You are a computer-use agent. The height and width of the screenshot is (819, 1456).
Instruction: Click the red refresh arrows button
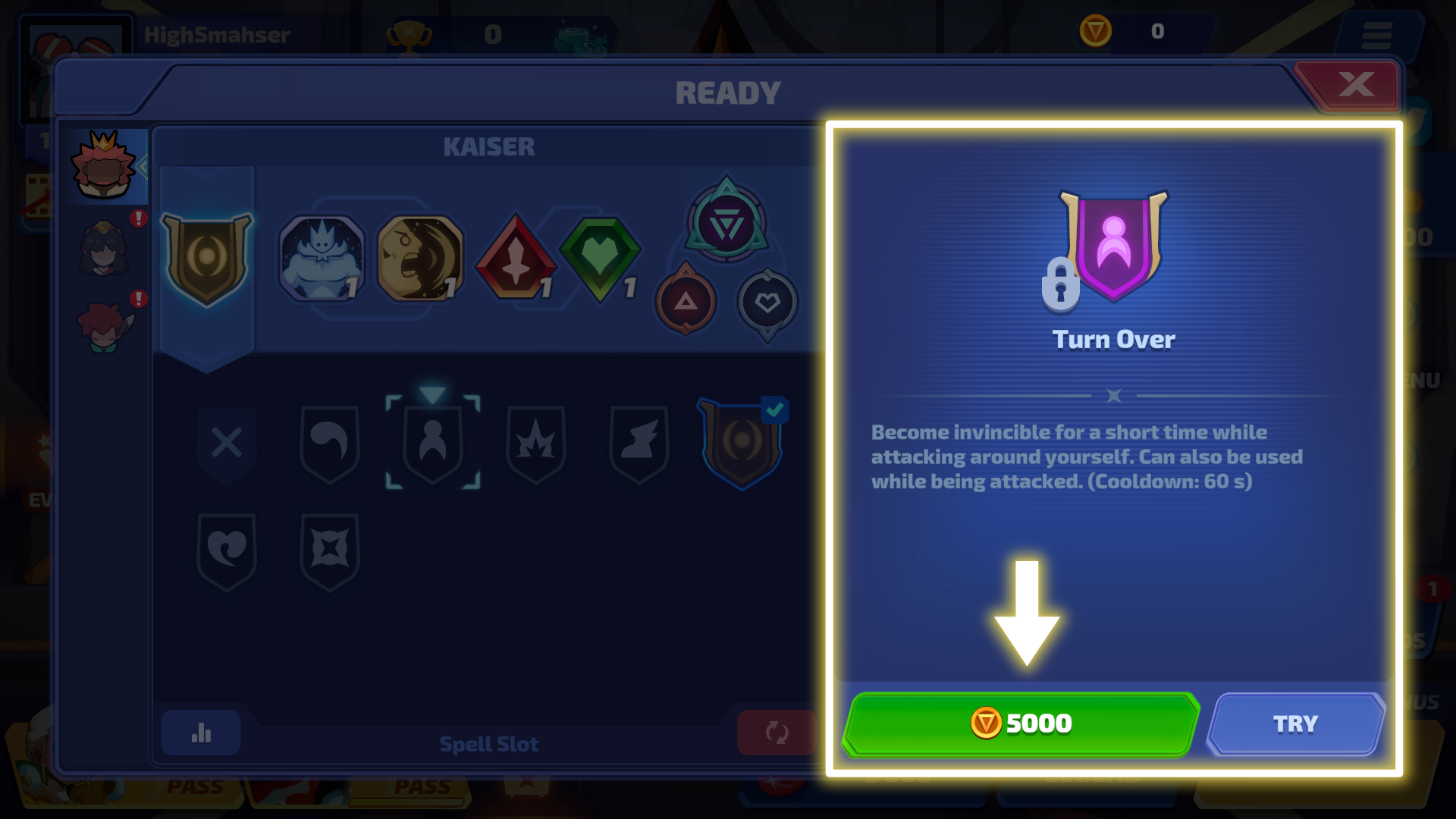pos(777,733)
